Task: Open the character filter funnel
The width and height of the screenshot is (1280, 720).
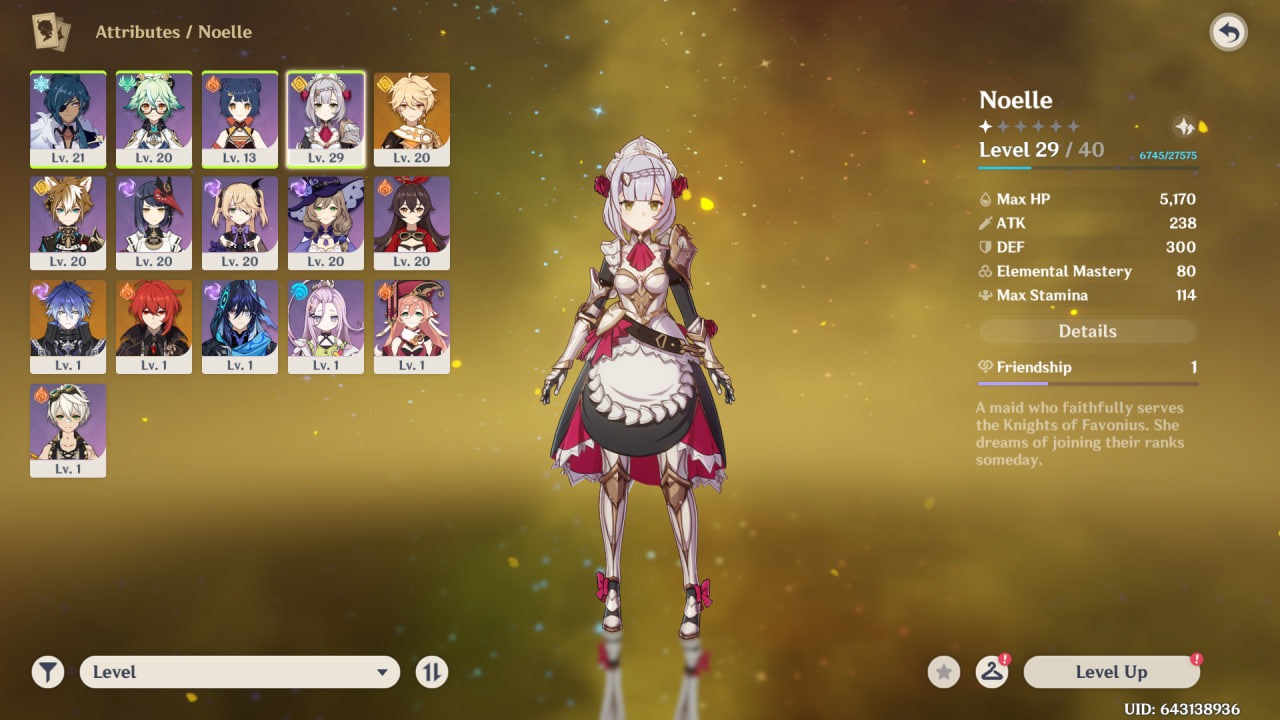Action: tap(47, 672)
